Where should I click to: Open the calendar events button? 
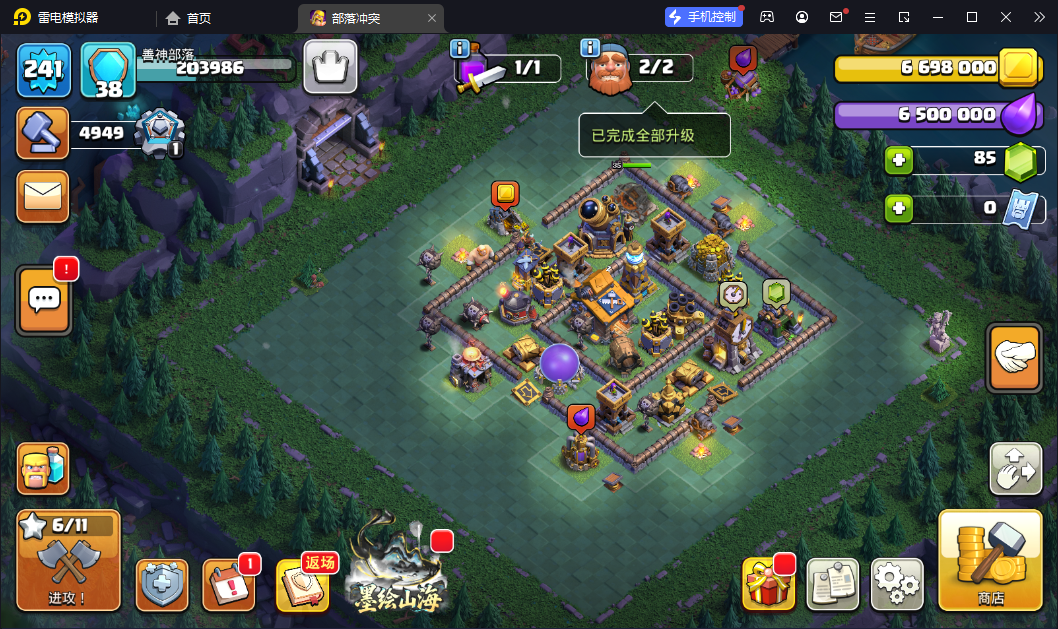228,585
